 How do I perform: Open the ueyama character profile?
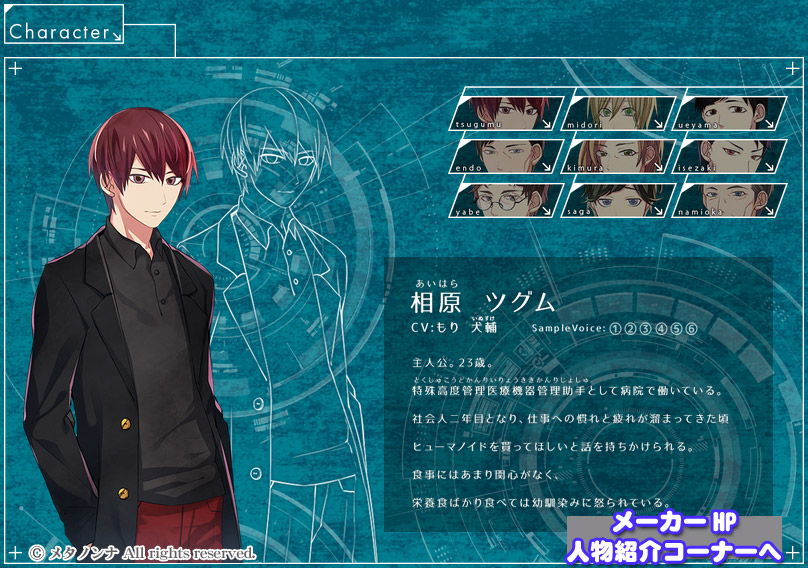point(724,113)
